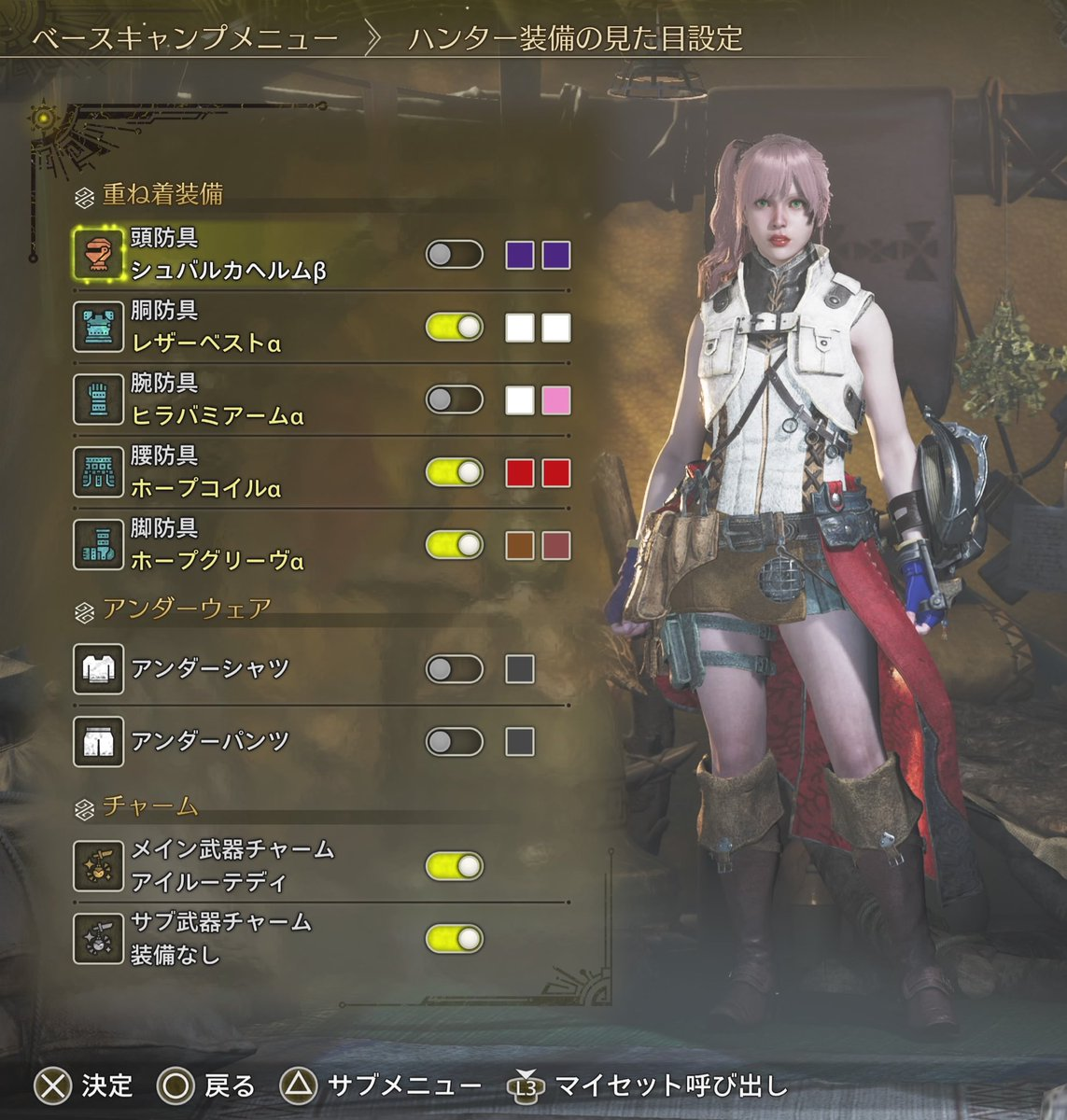Select the main weapon charm アイルーテディ row
The image size is (1067, 1120).
[x=232, y=865]
